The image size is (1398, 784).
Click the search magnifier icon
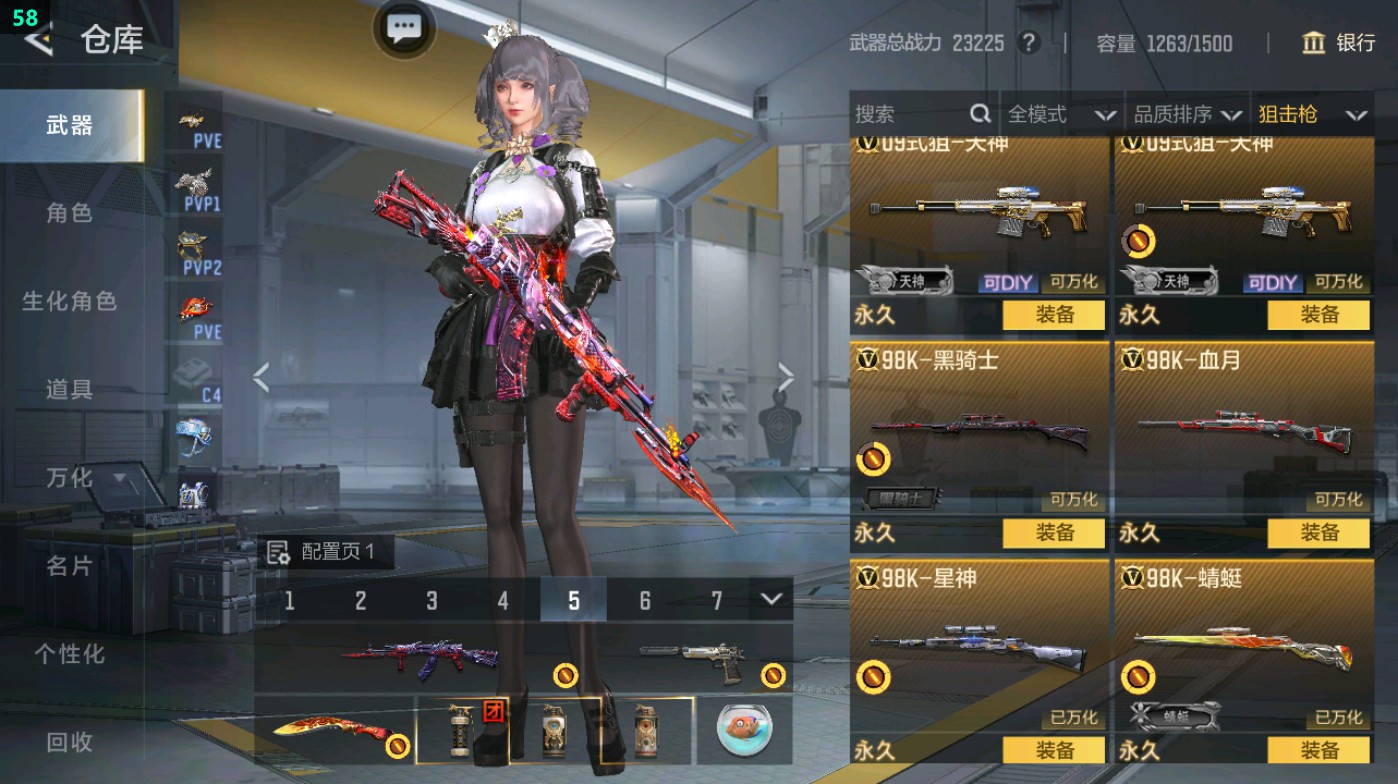click(978, 115)
